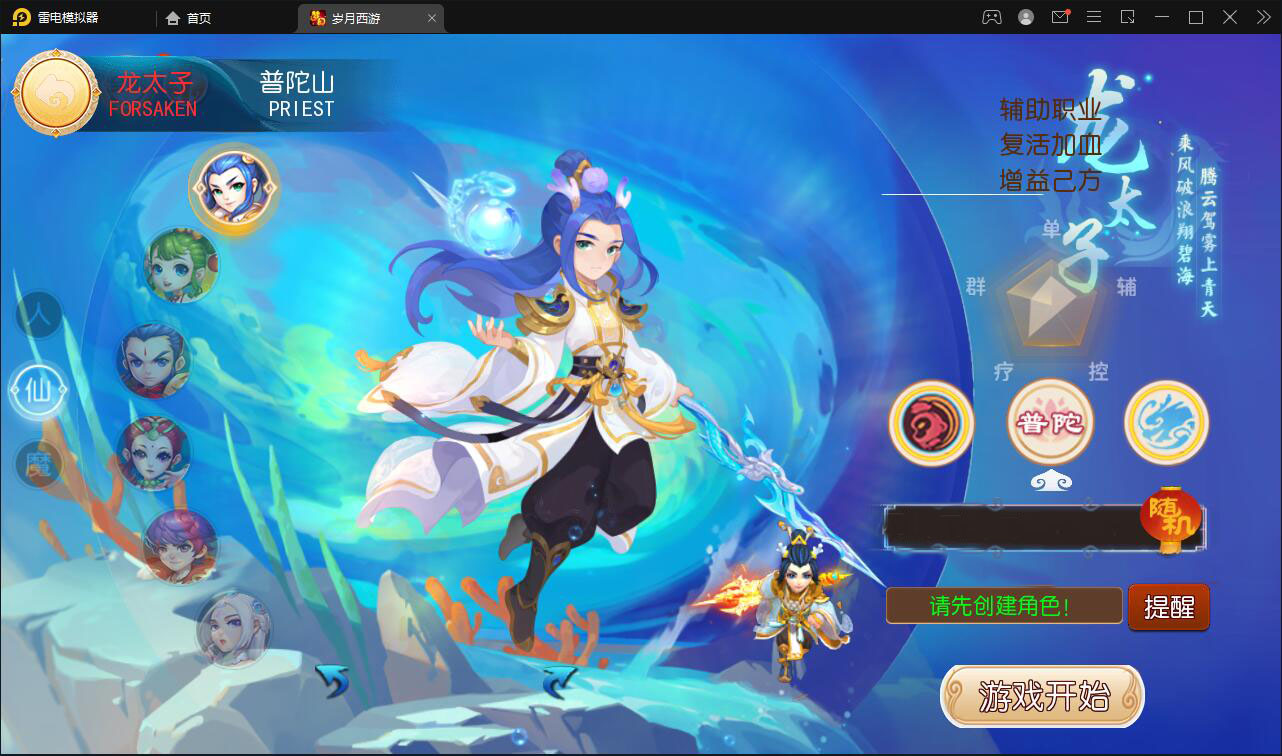
Task: Select the 仙 faction toggle on left edge
Action: click(x=37, y=390)
